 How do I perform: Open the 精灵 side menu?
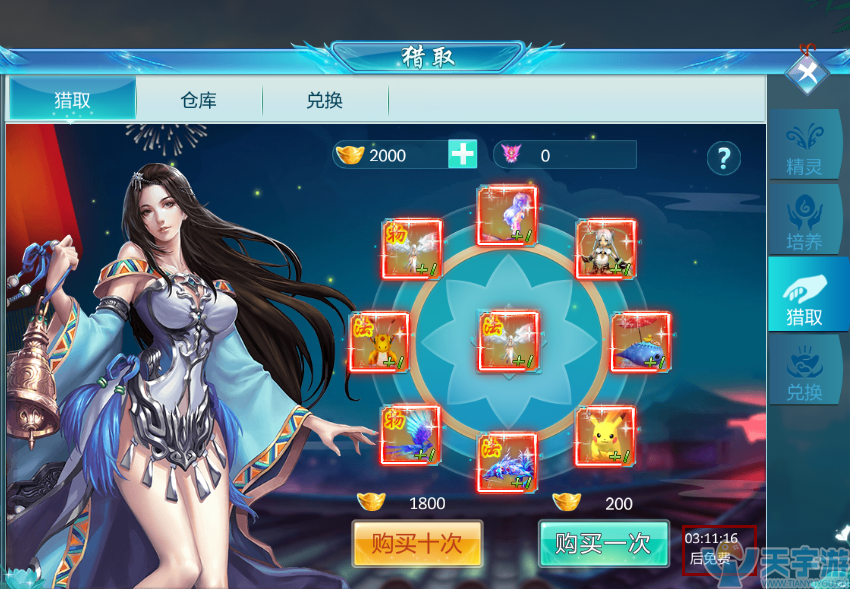(804, 150)
